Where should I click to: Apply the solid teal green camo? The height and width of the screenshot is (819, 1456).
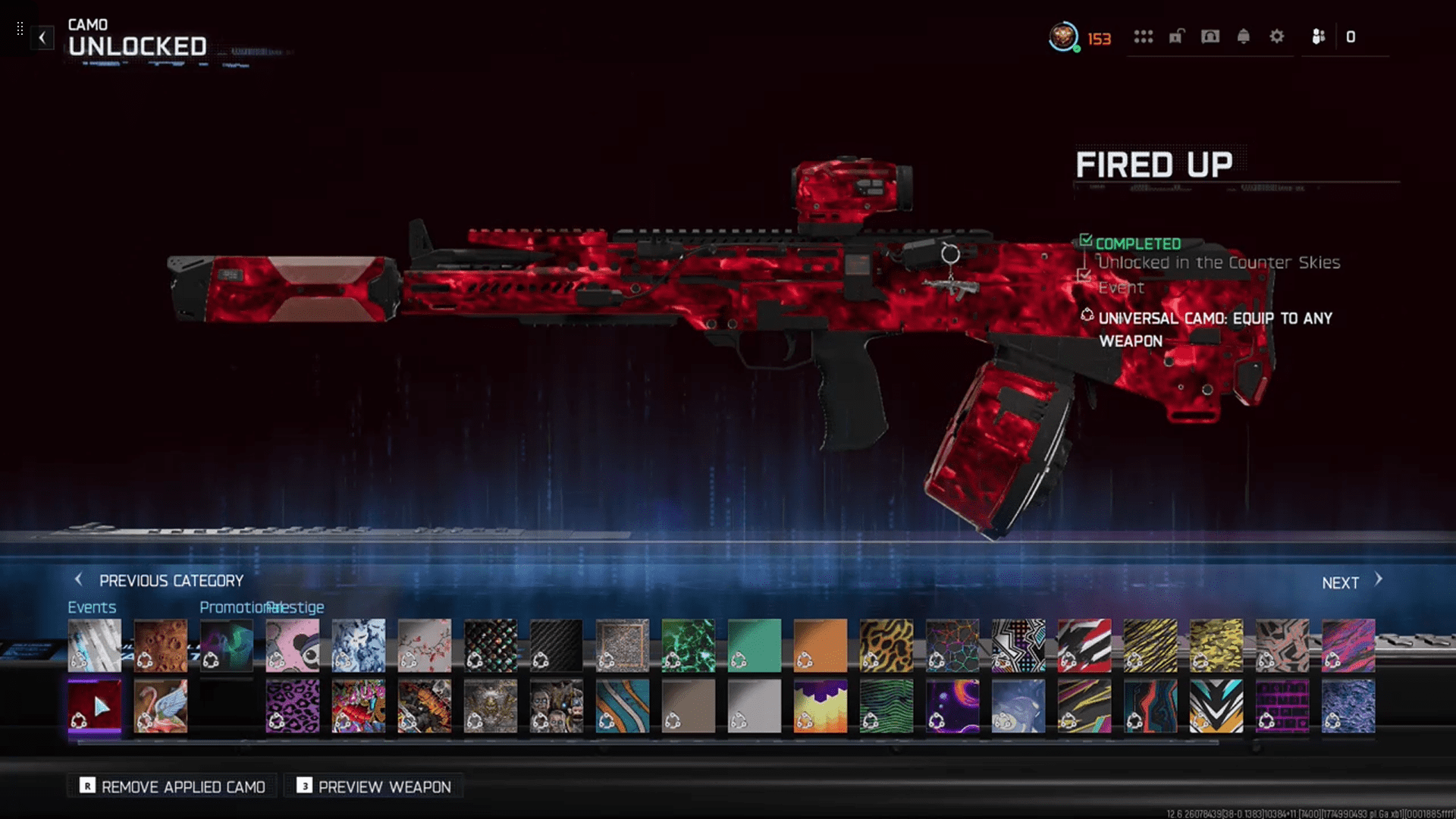(x=755, y=645)
